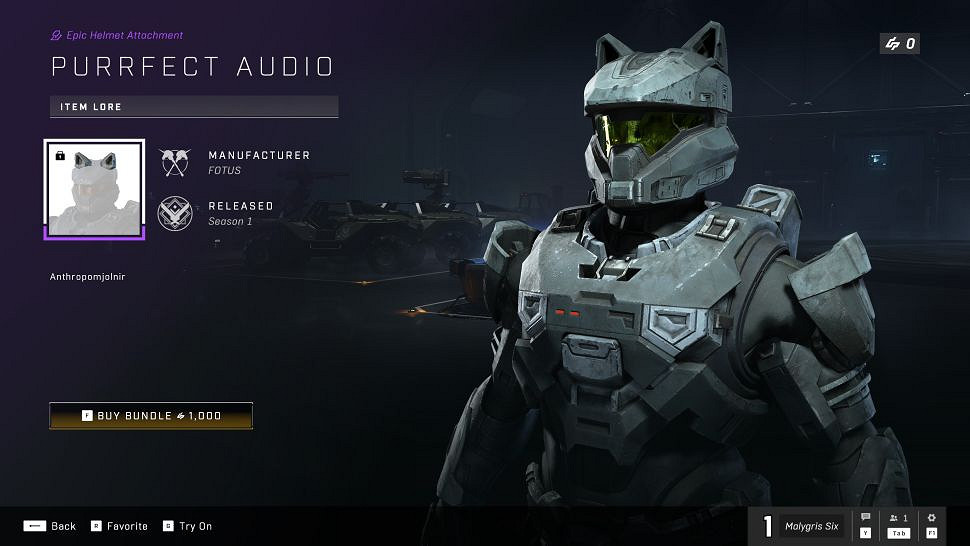Go back to the previous screen
The width and height of the screenshot is (970, 546).
50,526
